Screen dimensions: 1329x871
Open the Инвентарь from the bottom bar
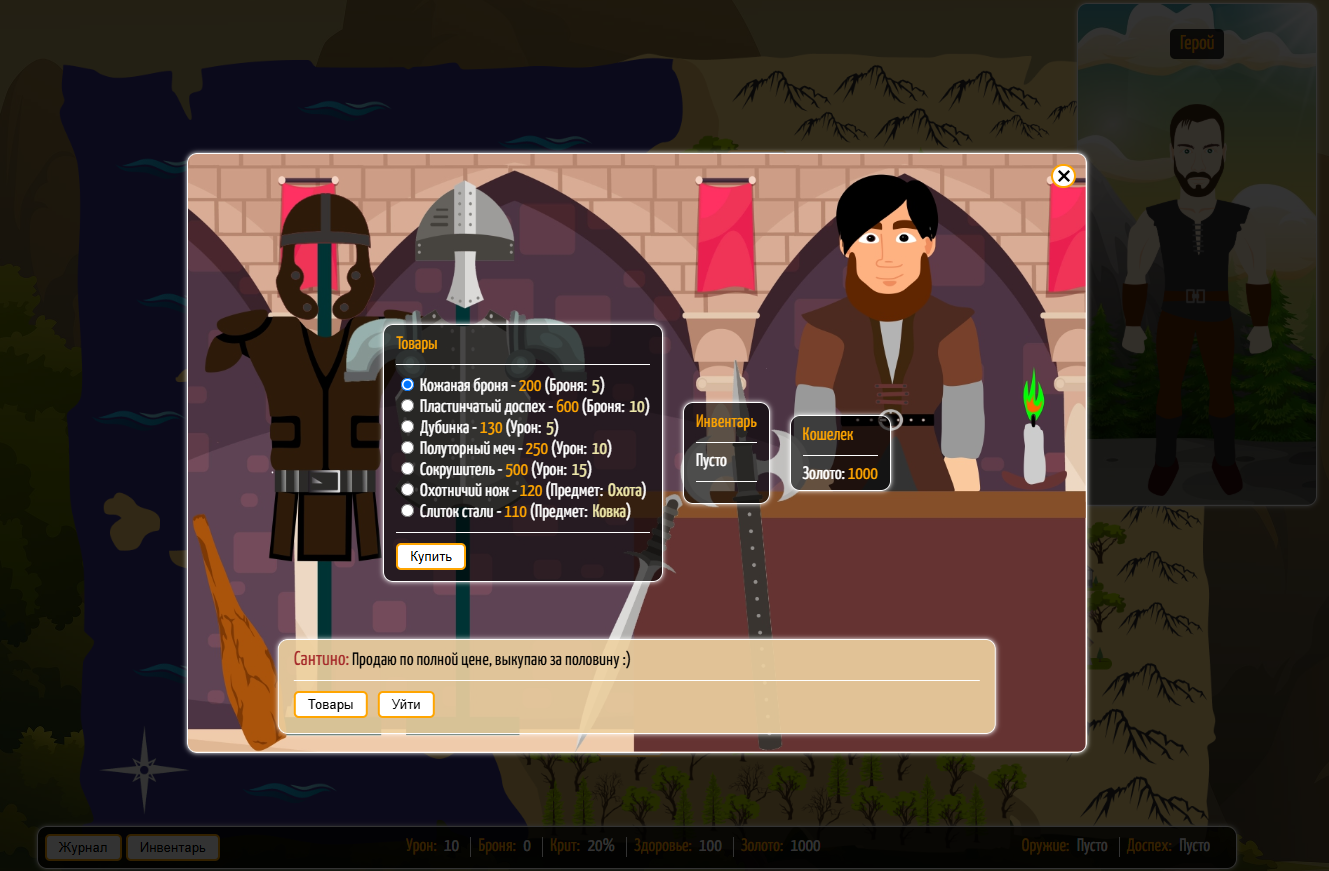pos(173,847)
